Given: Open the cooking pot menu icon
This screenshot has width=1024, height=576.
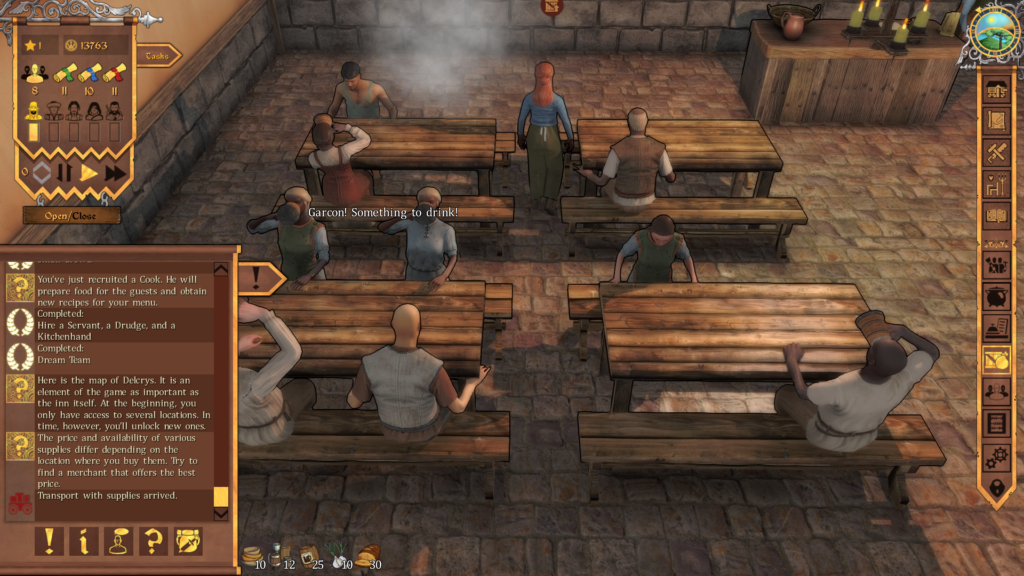Looking at the screenshot, I should (x=997, y=299).
